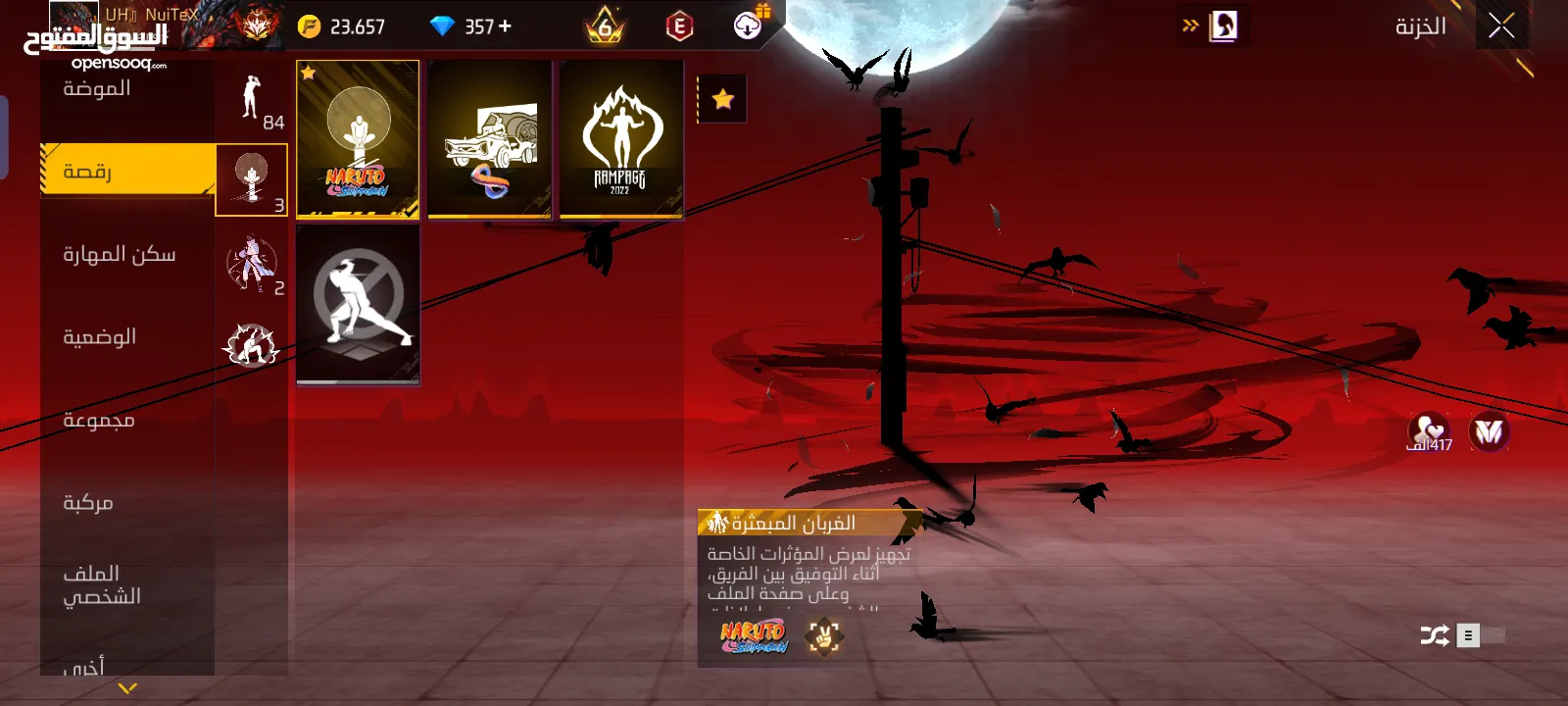Open the heart likes icon showing 417

[1429, 431]
